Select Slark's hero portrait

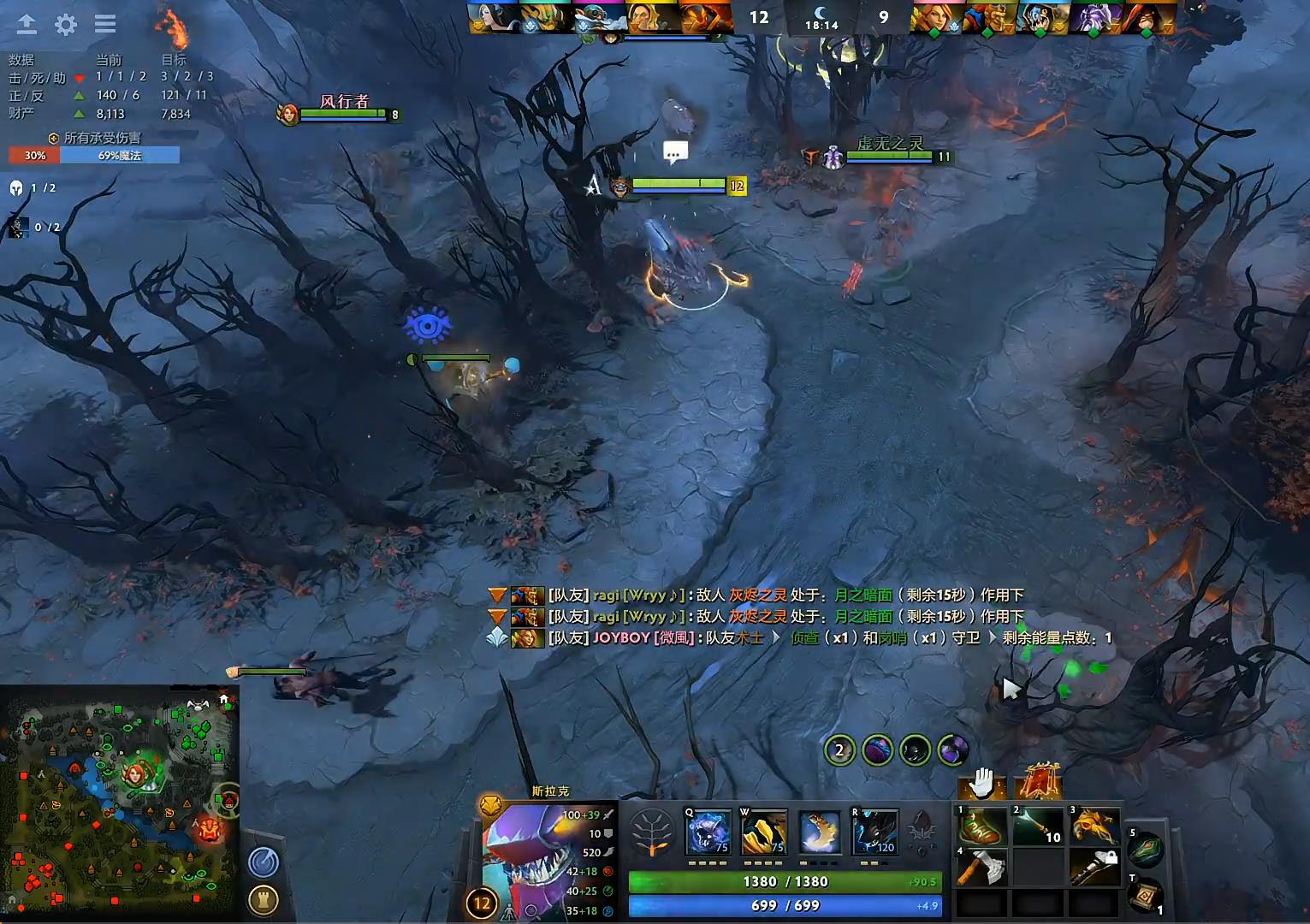pyautogui.click(x=531, y=856)
